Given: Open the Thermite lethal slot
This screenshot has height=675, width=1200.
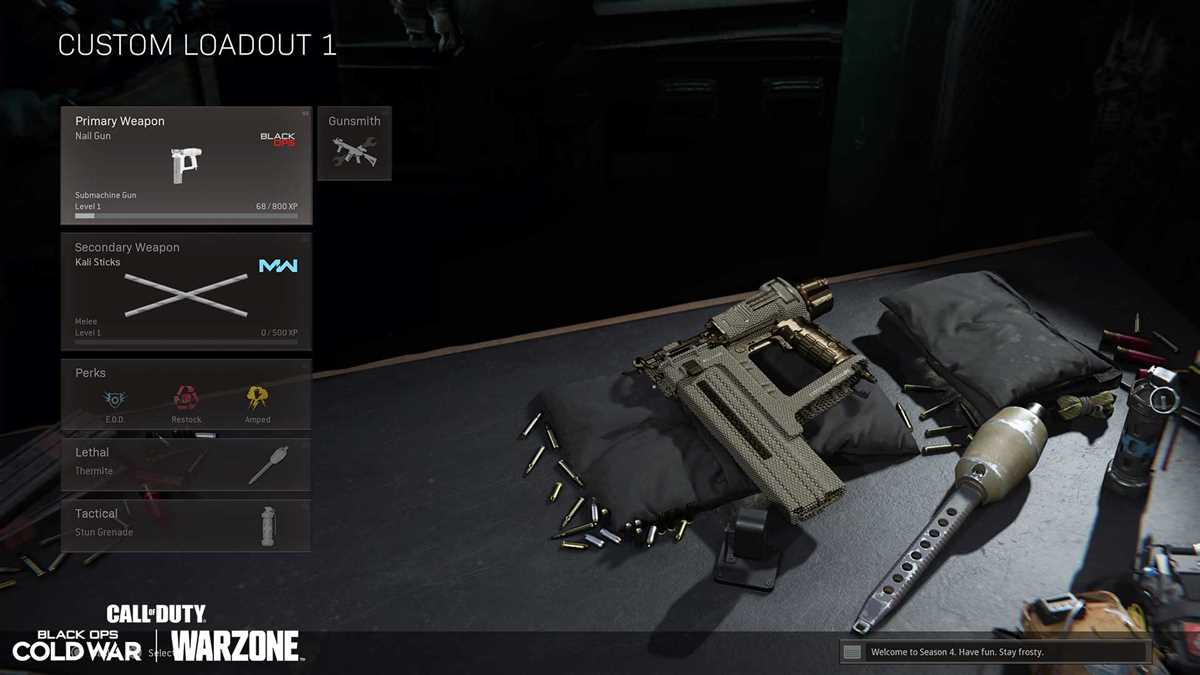Looking at the screenshot, I should click(x=186, y=464).
